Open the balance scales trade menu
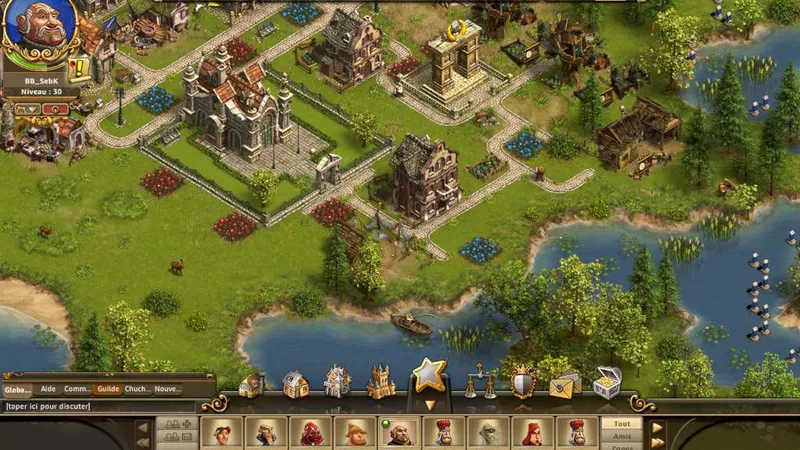 pyautogui.click(x=479, y=382)
